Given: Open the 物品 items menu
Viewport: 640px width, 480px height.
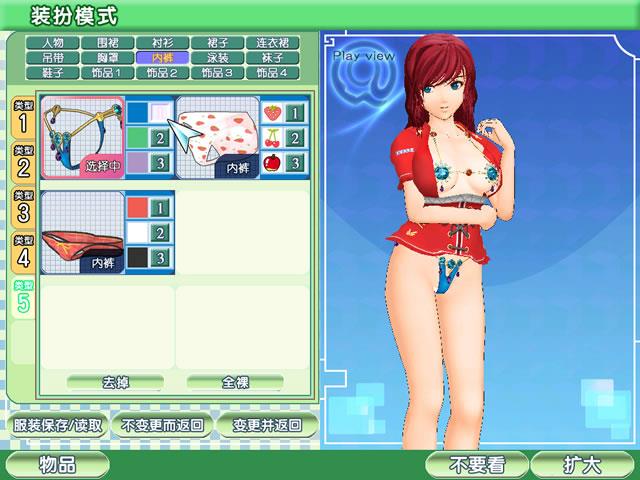Looking at the screenshot, I should (58, 465).
